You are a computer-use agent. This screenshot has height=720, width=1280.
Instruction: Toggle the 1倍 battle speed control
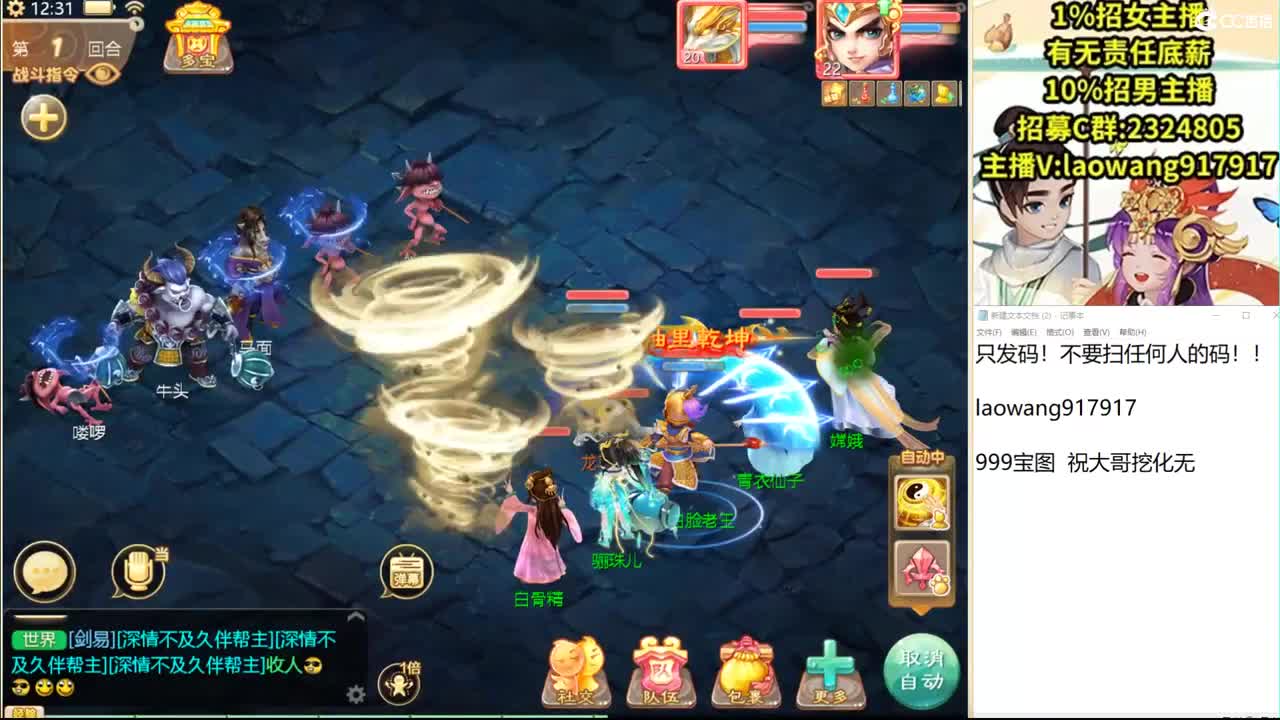pyautogui.click(x=400, y=682)
